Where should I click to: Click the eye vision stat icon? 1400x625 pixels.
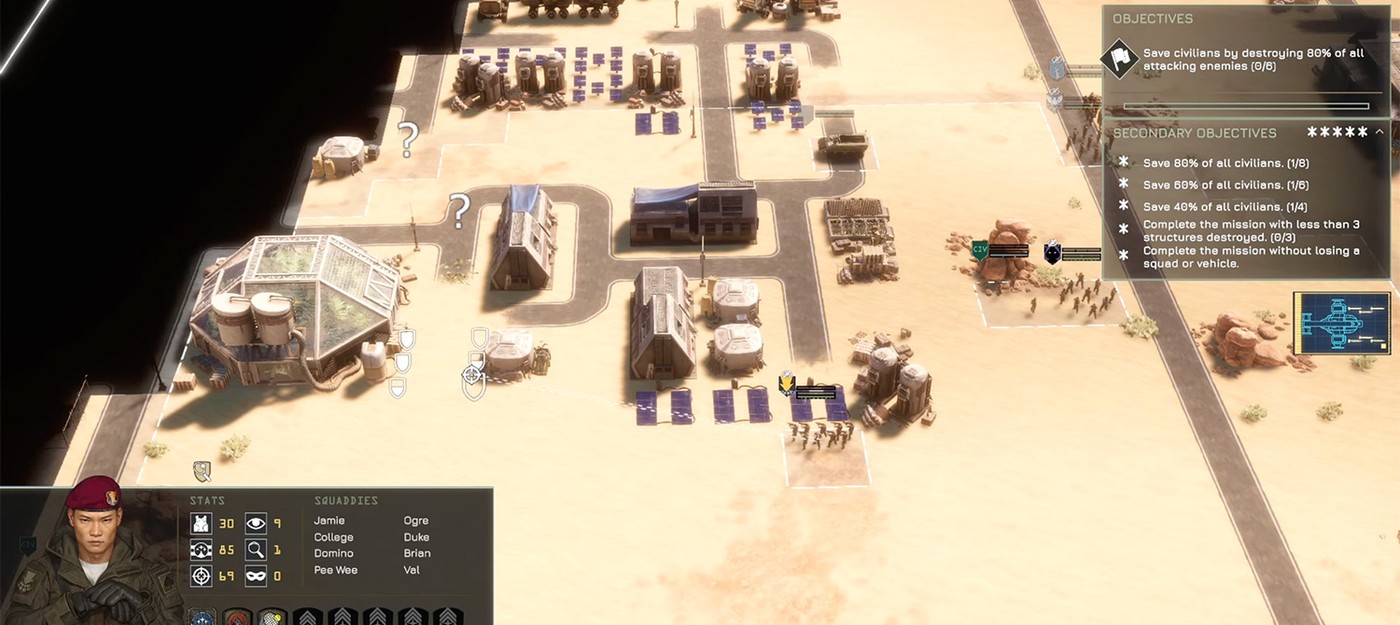click(x=256, y=522)
